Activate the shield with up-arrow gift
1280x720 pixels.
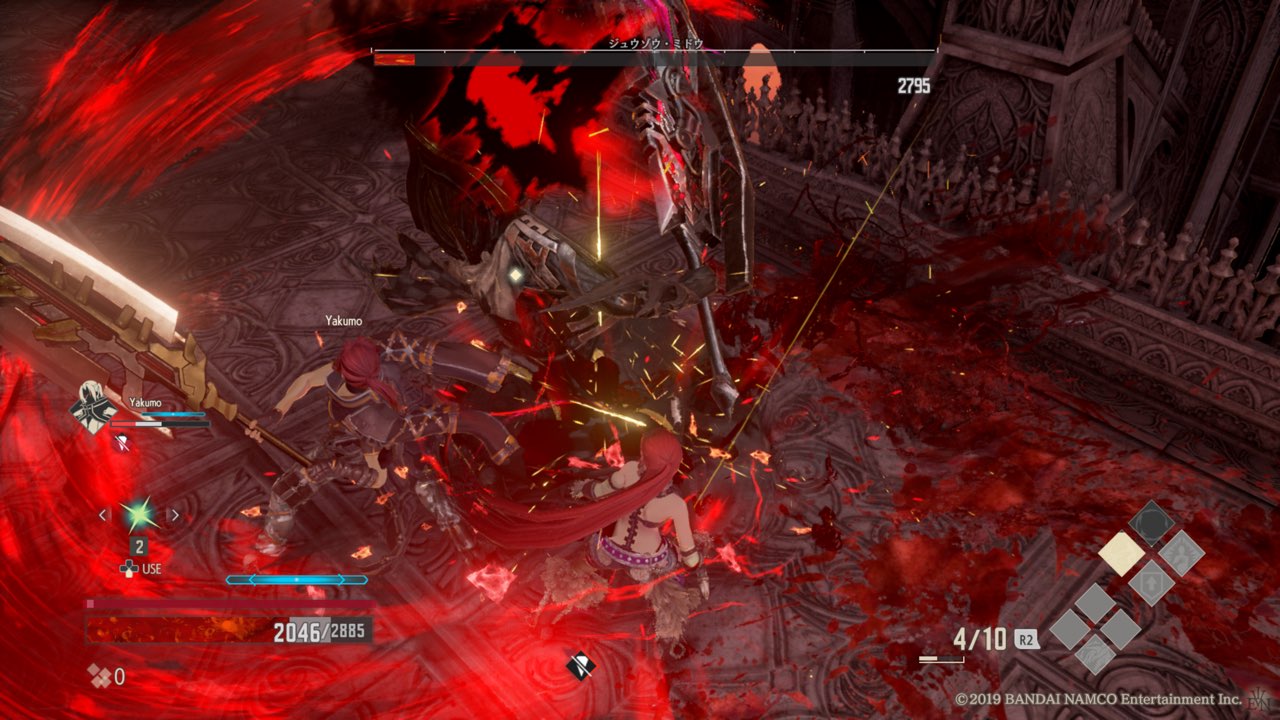[x=1151, y=582]
